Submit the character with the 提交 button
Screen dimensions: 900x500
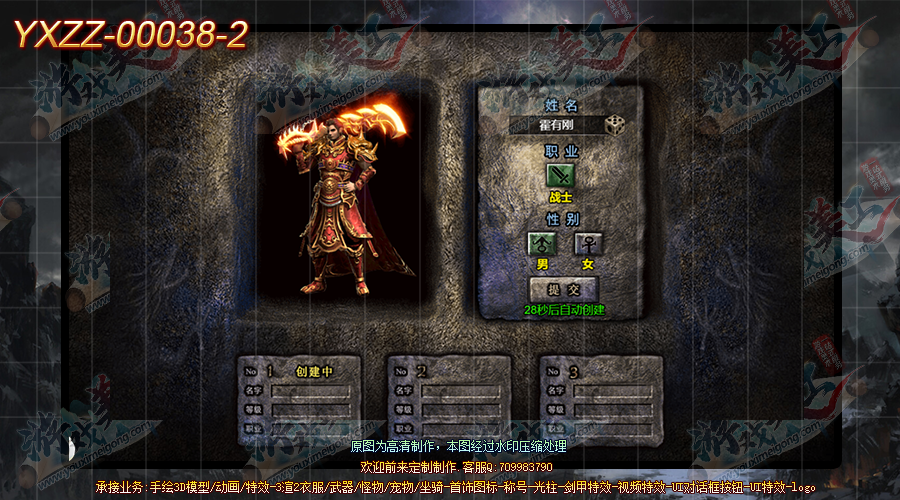click(x=563, y=289)
